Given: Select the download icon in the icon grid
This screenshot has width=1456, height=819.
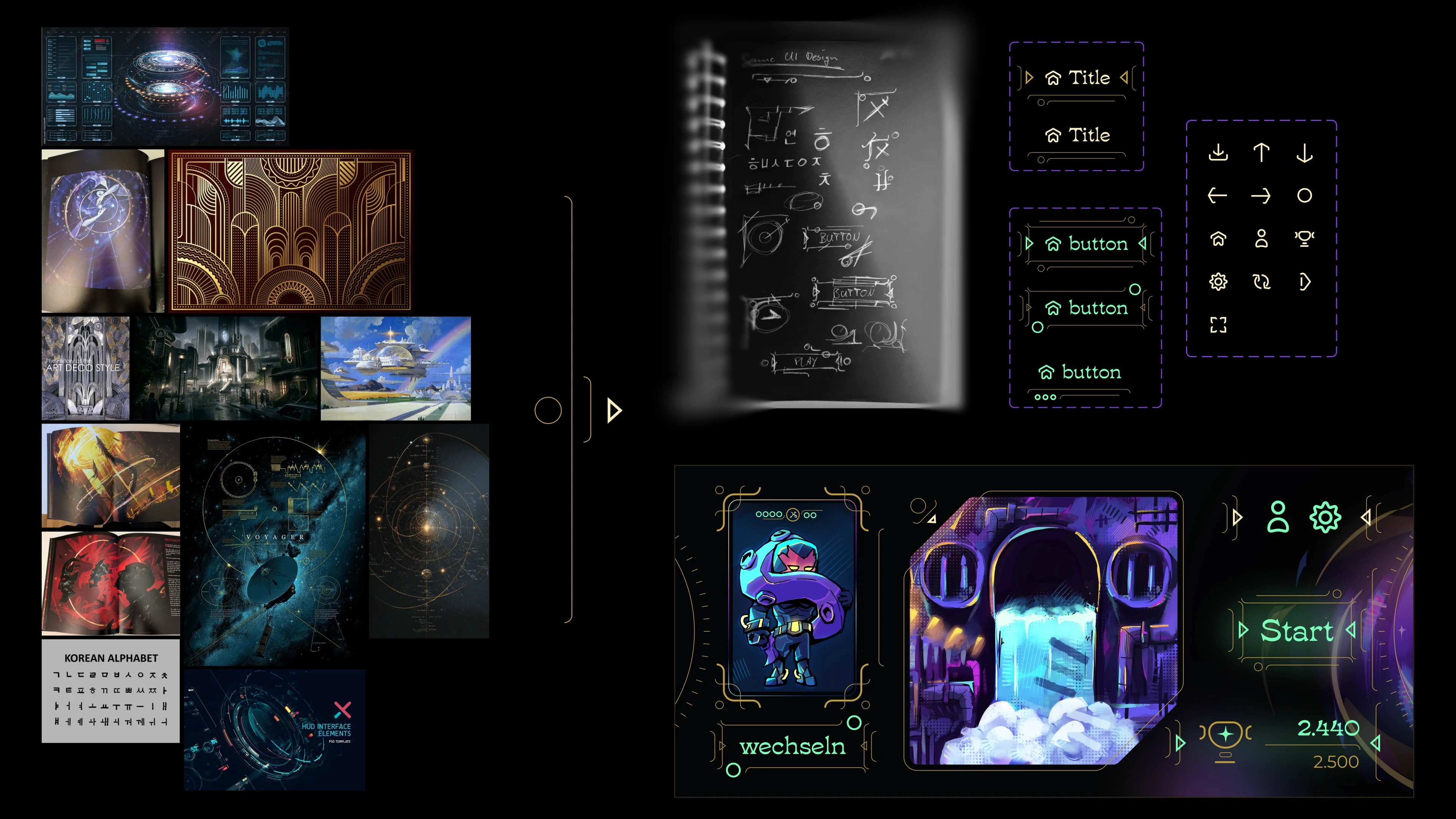Looking at the screenshot, I should click(1218, 152).
